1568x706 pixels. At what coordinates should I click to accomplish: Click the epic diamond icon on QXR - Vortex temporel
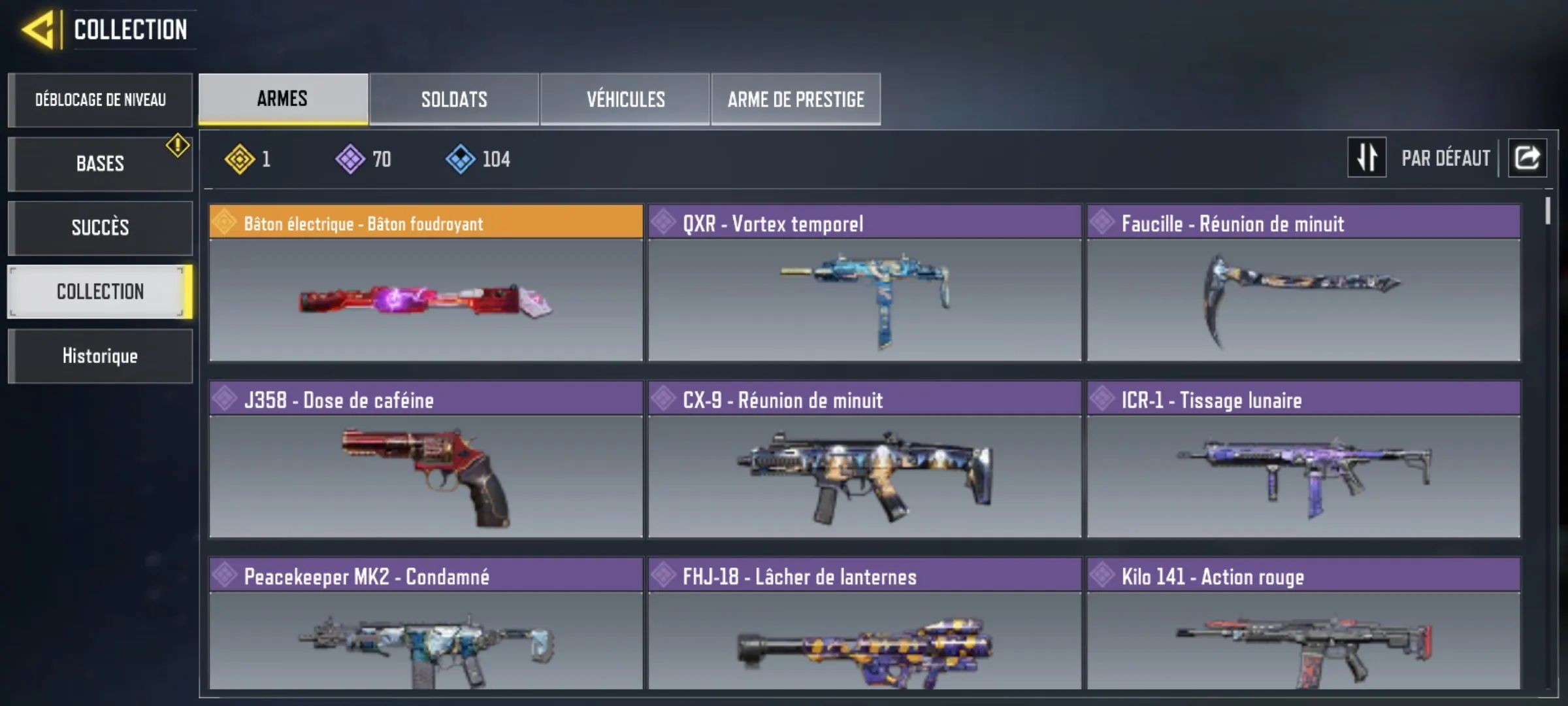point(662,222)
